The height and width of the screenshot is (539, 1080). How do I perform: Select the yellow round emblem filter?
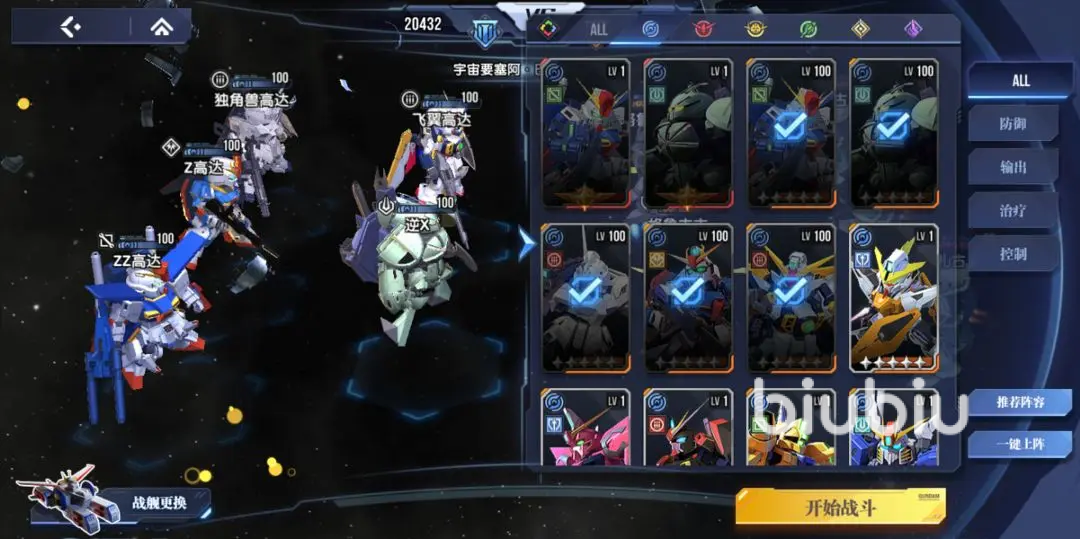click(x=755, y=29)
